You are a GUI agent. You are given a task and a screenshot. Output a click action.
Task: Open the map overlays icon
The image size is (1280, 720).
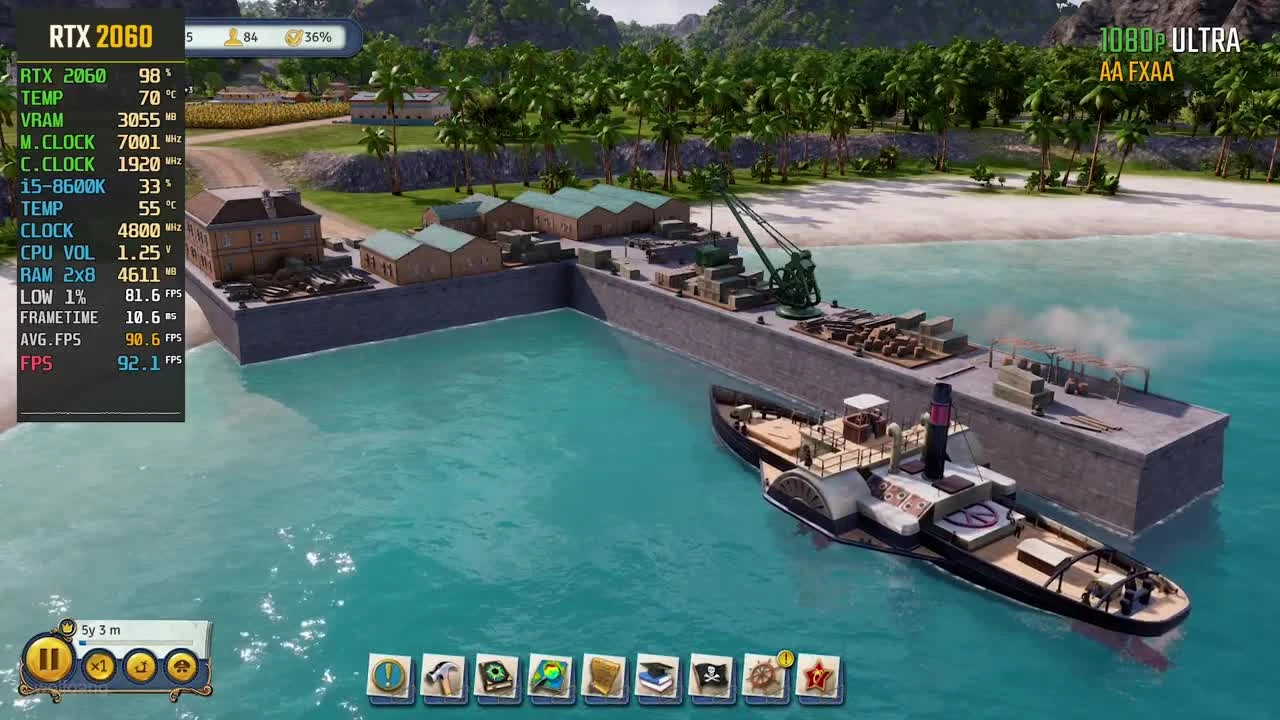point(547,674)
